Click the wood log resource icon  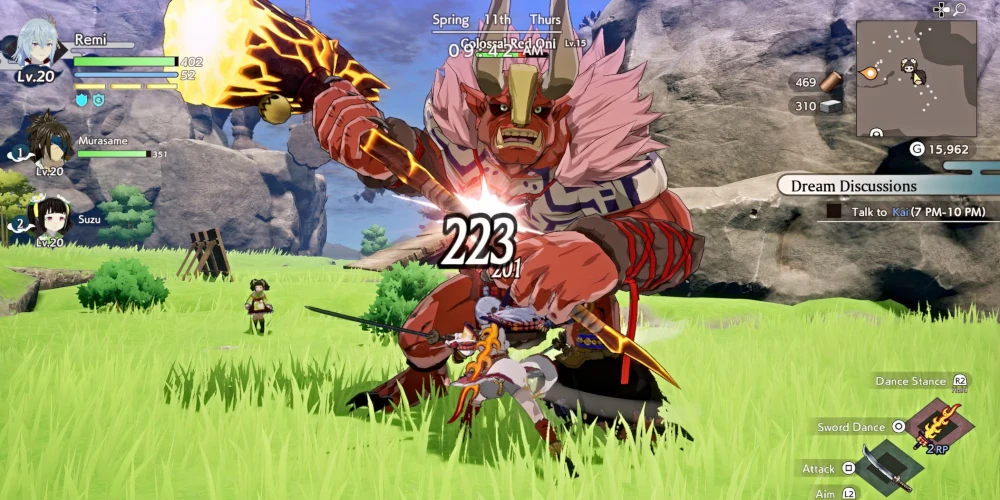pyautogui.click(x=831, y=82)
